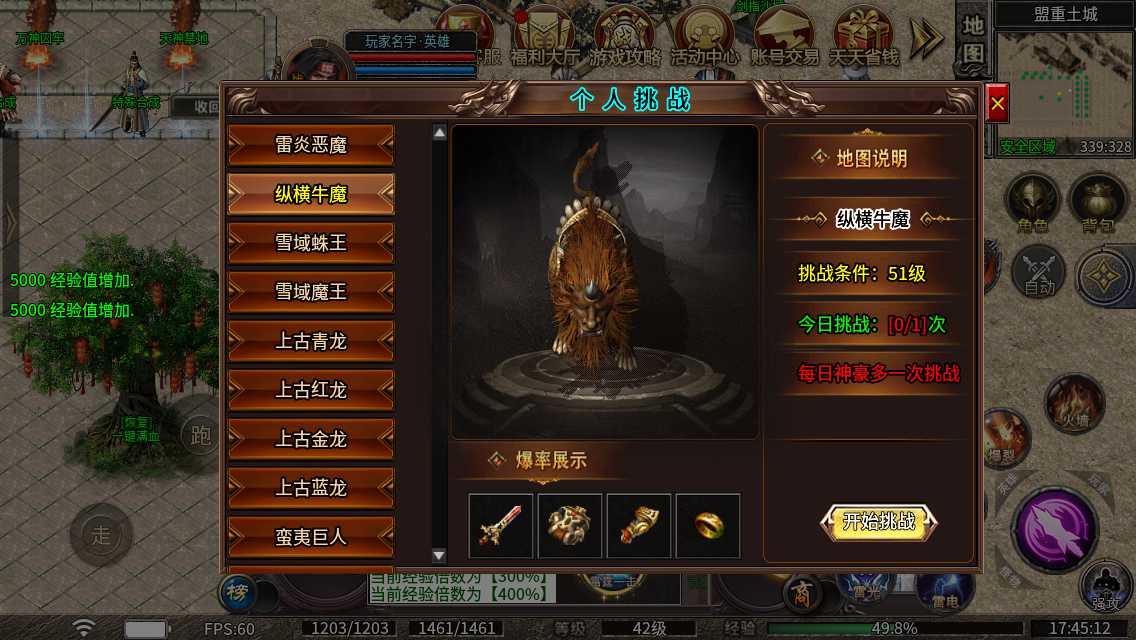
Task: Click the 开始挑战 start button
Action: pos(879,521)
